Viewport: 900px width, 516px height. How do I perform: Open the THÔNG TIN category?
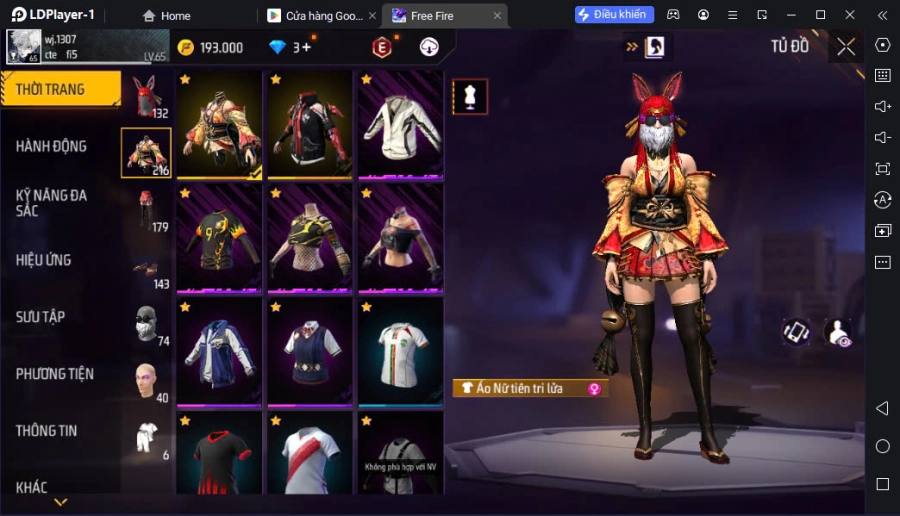pos(46,431)
